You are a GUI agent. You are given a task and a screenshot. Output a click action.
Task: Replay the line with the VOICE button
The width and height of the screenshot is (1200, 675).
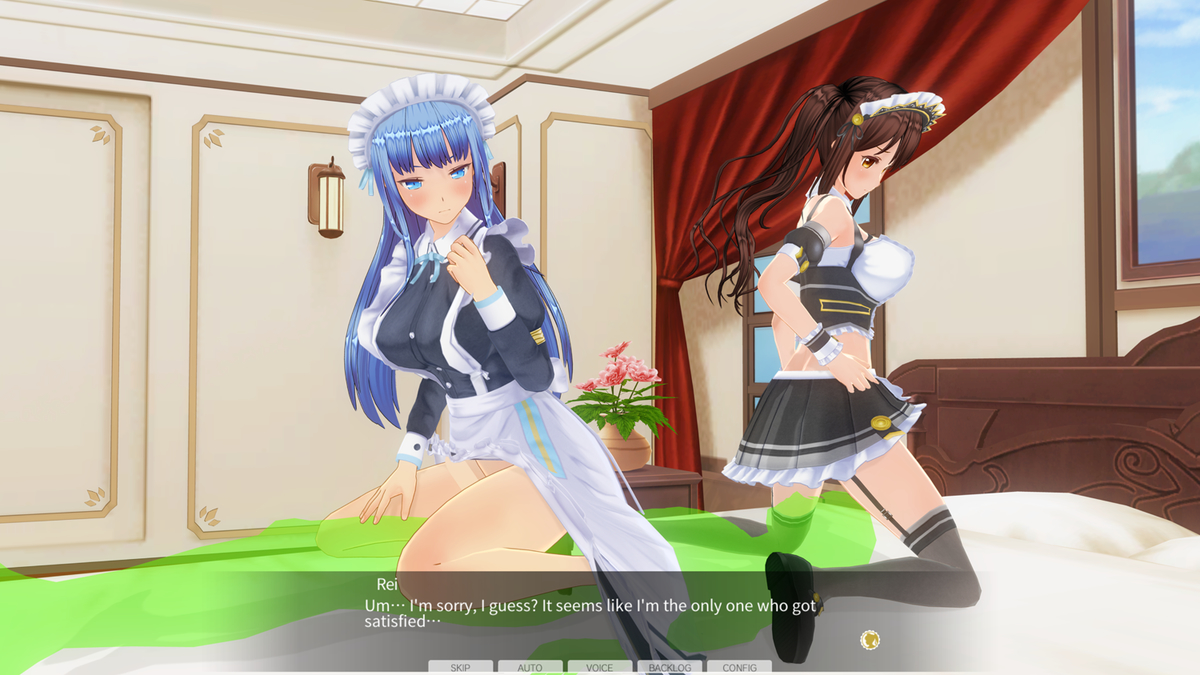pos(600,667)
